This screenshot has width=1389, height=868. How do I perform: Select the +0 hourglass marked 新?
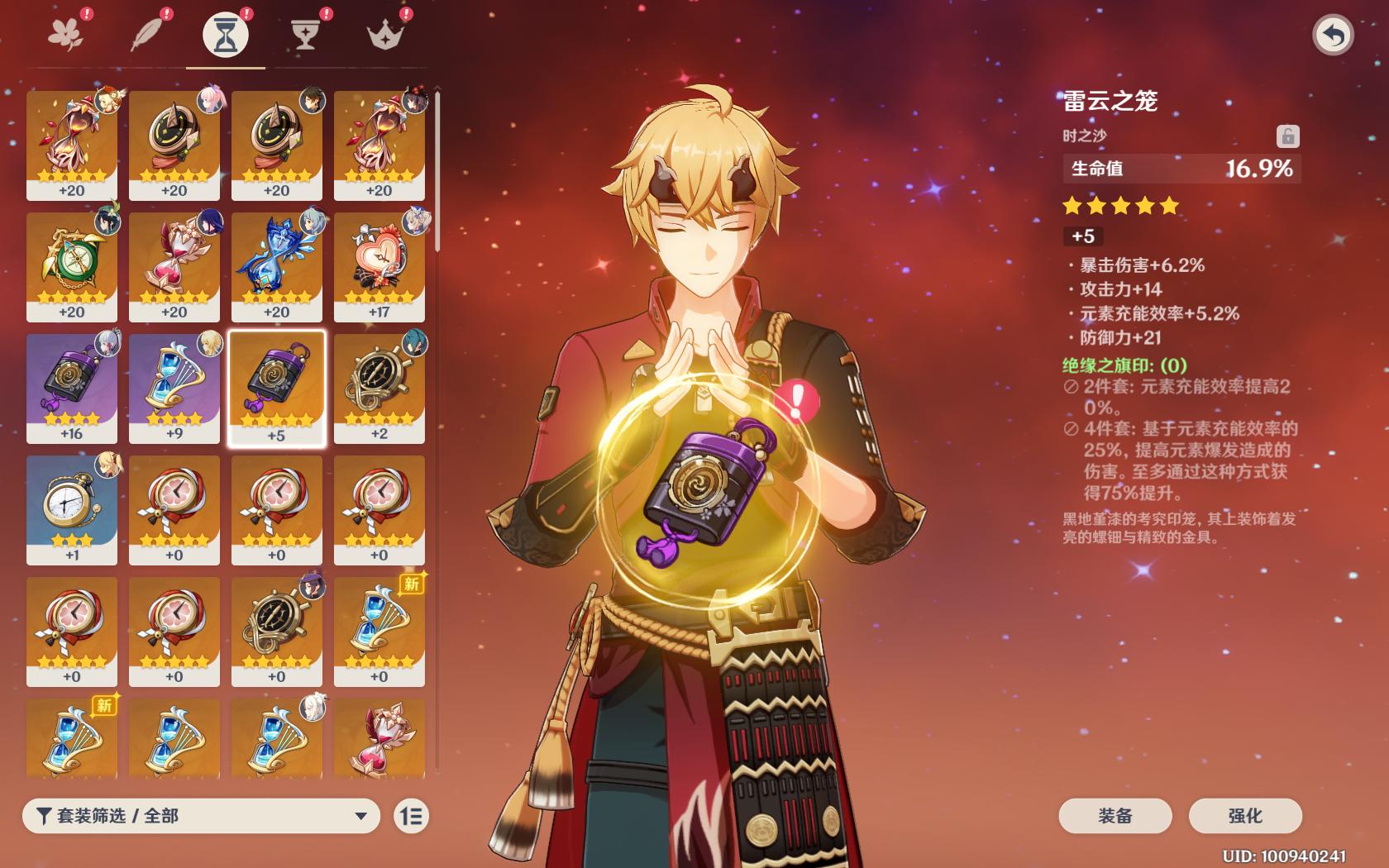coord(379,631)
